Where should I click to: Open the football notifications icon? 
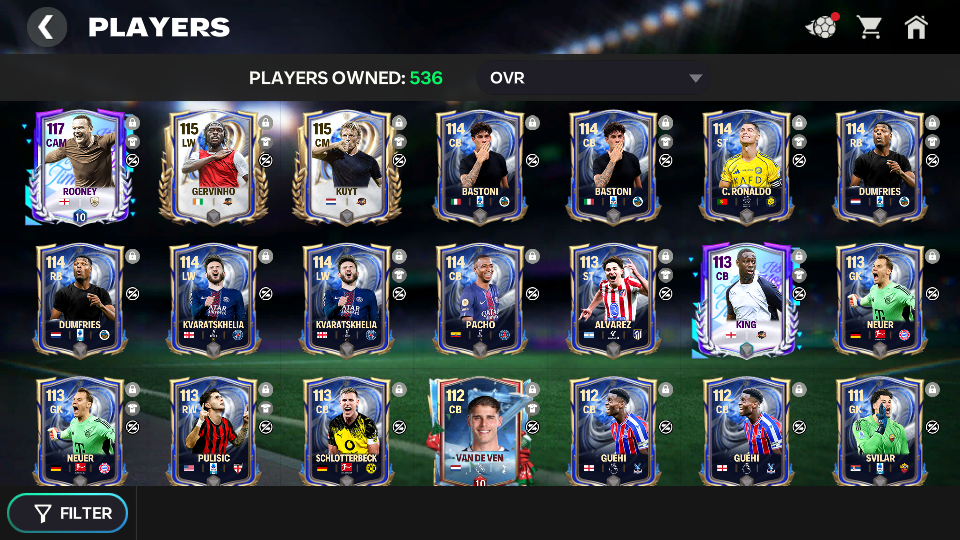[x=820, y=27]
